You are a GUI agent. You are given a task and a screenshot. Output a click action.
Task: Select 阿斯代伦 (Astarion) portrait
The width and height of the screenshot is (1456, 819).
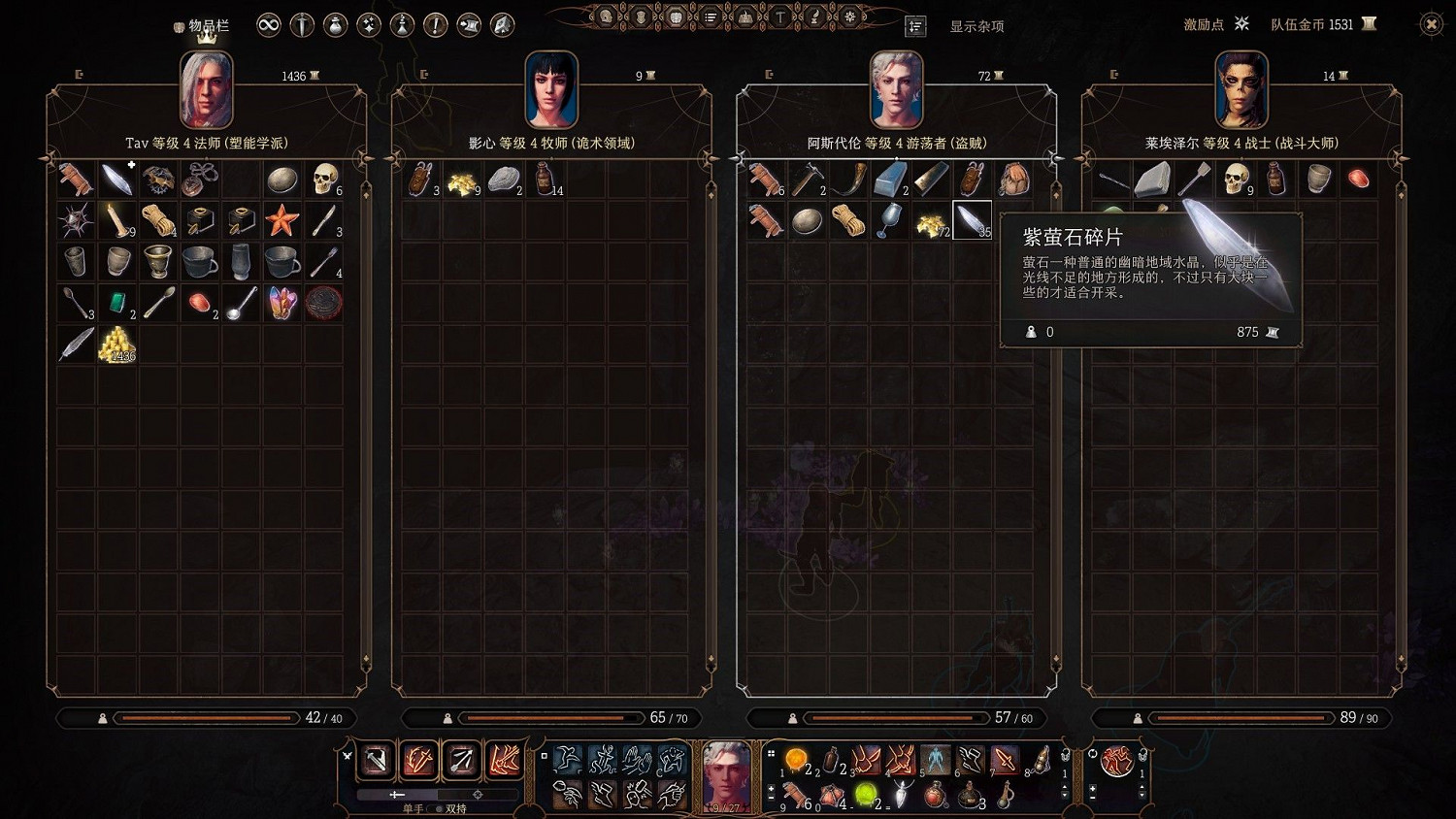click(x=896, y=90)
